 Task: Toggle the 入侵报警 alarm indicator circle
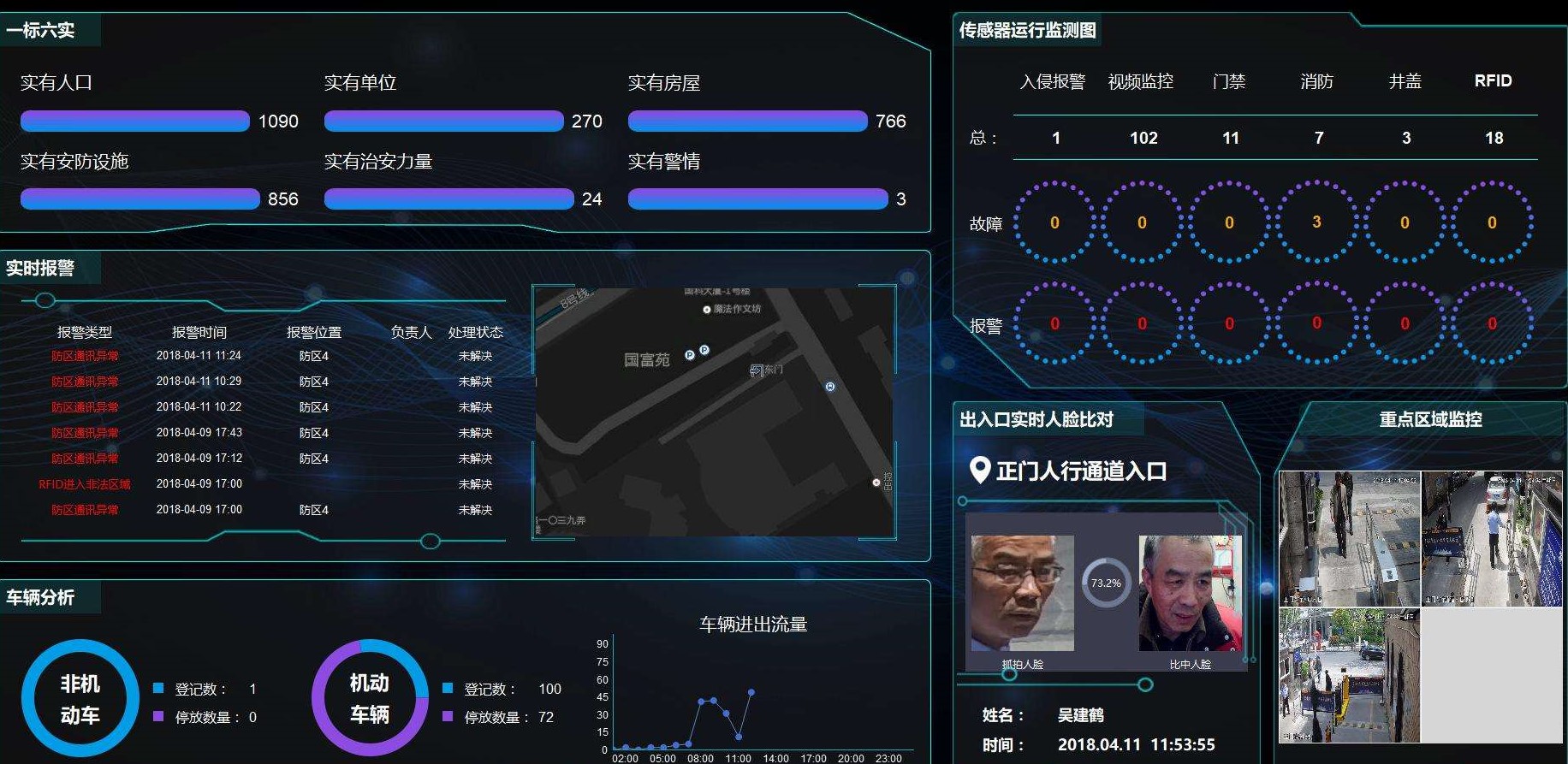(x=1054, y=324)
